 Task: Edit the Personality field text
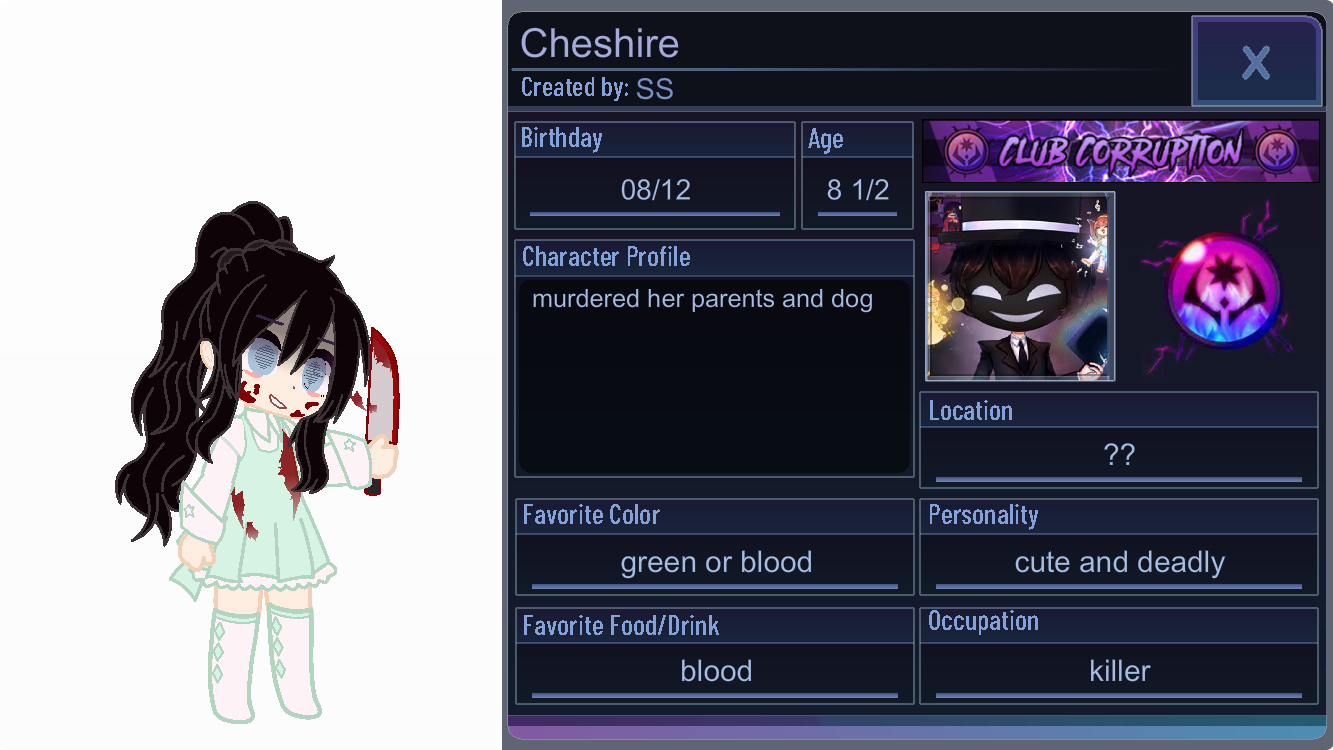click(1118, 563)
